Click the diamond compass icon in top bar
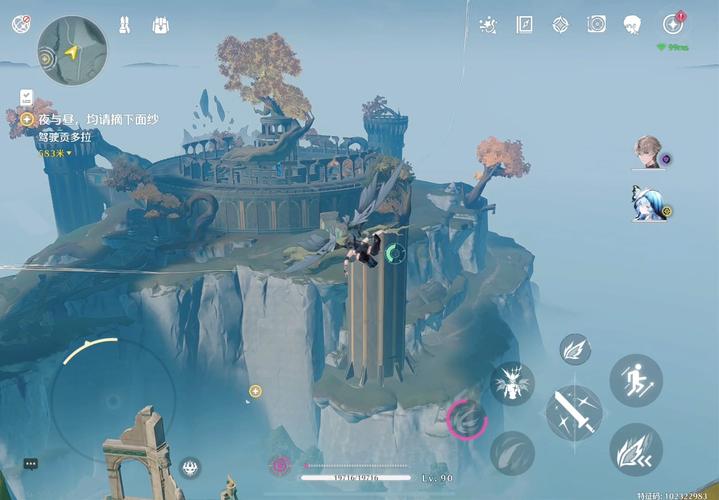The width and height of the screenshot is (719, 500). [x=561, y=24]
